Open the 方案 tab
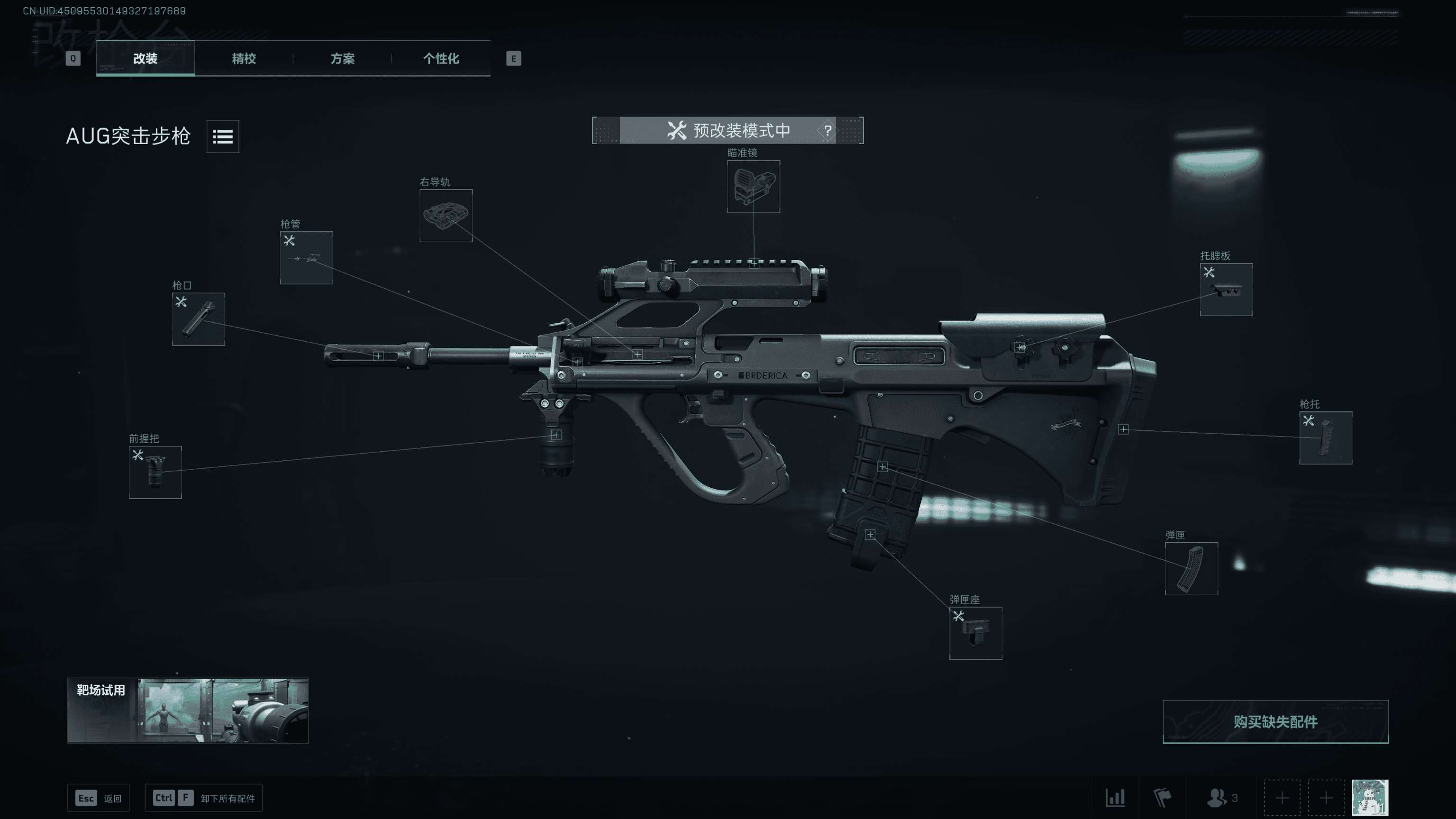The height and width of the screenshot is (819, 1456). point(342,58)
